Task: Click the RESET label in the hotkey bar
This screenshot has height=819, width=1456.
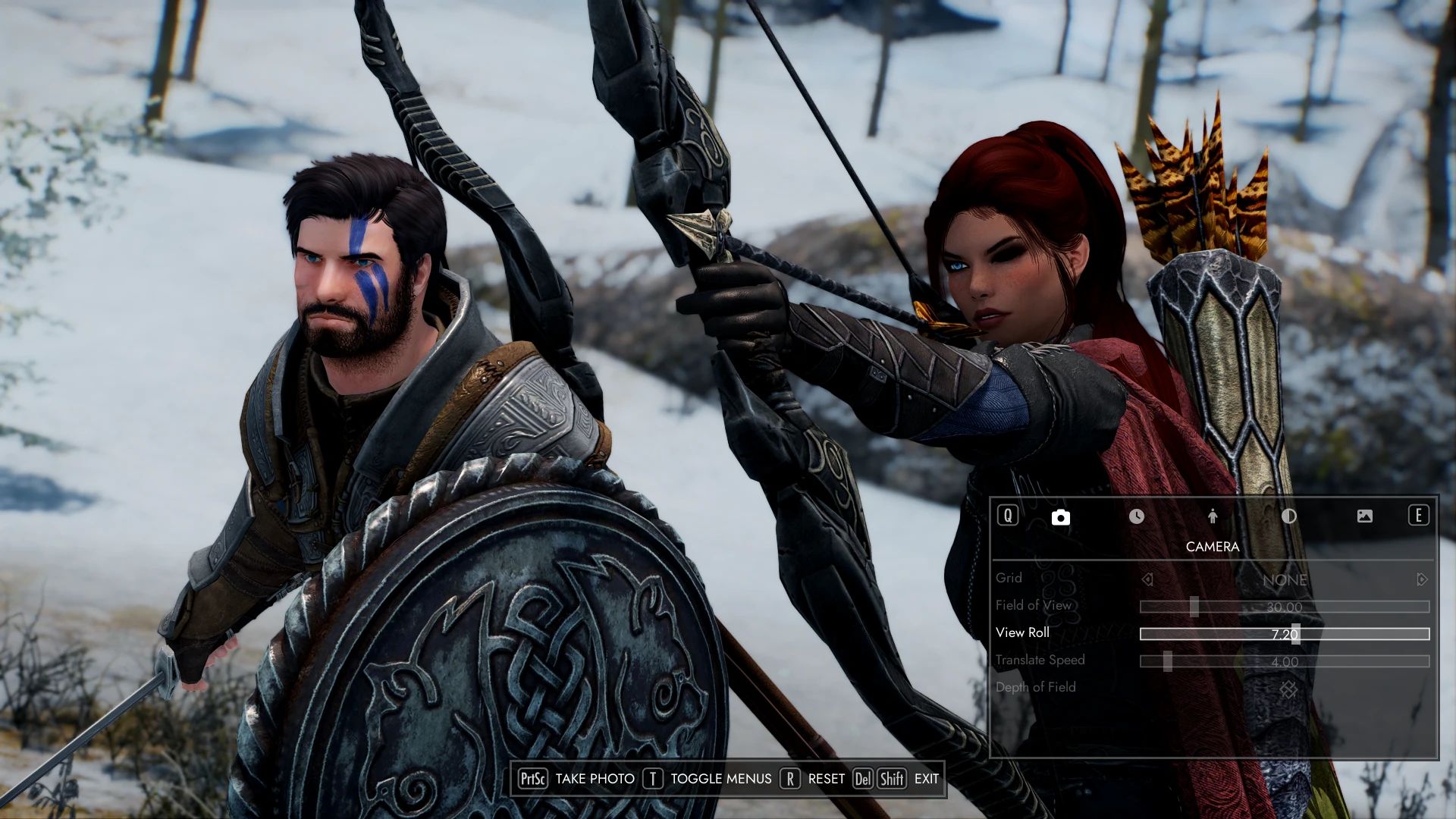Action: click(x=826, y=778)
